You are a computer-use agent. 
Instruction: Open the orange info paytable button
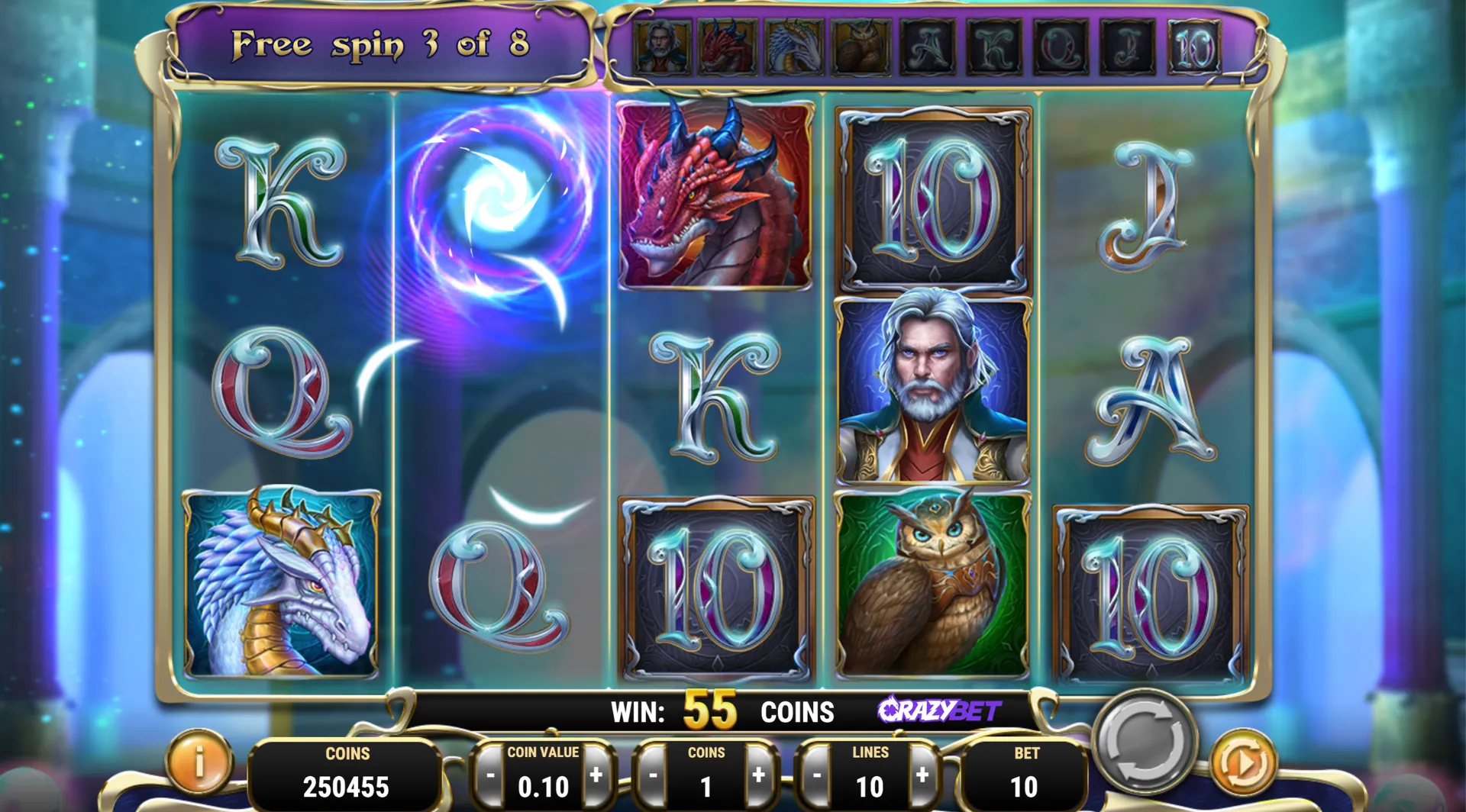(x=199, y=762)
